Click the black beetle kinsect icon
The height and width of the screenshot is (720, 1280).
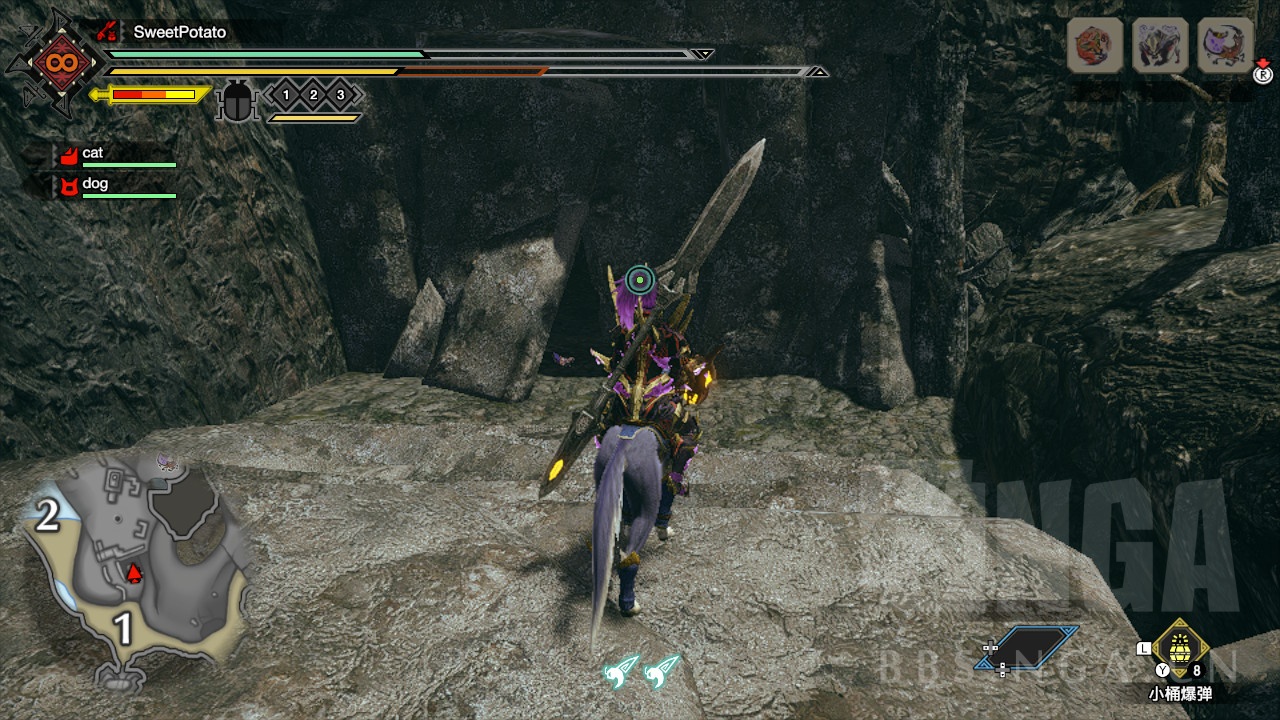(237, 102)
